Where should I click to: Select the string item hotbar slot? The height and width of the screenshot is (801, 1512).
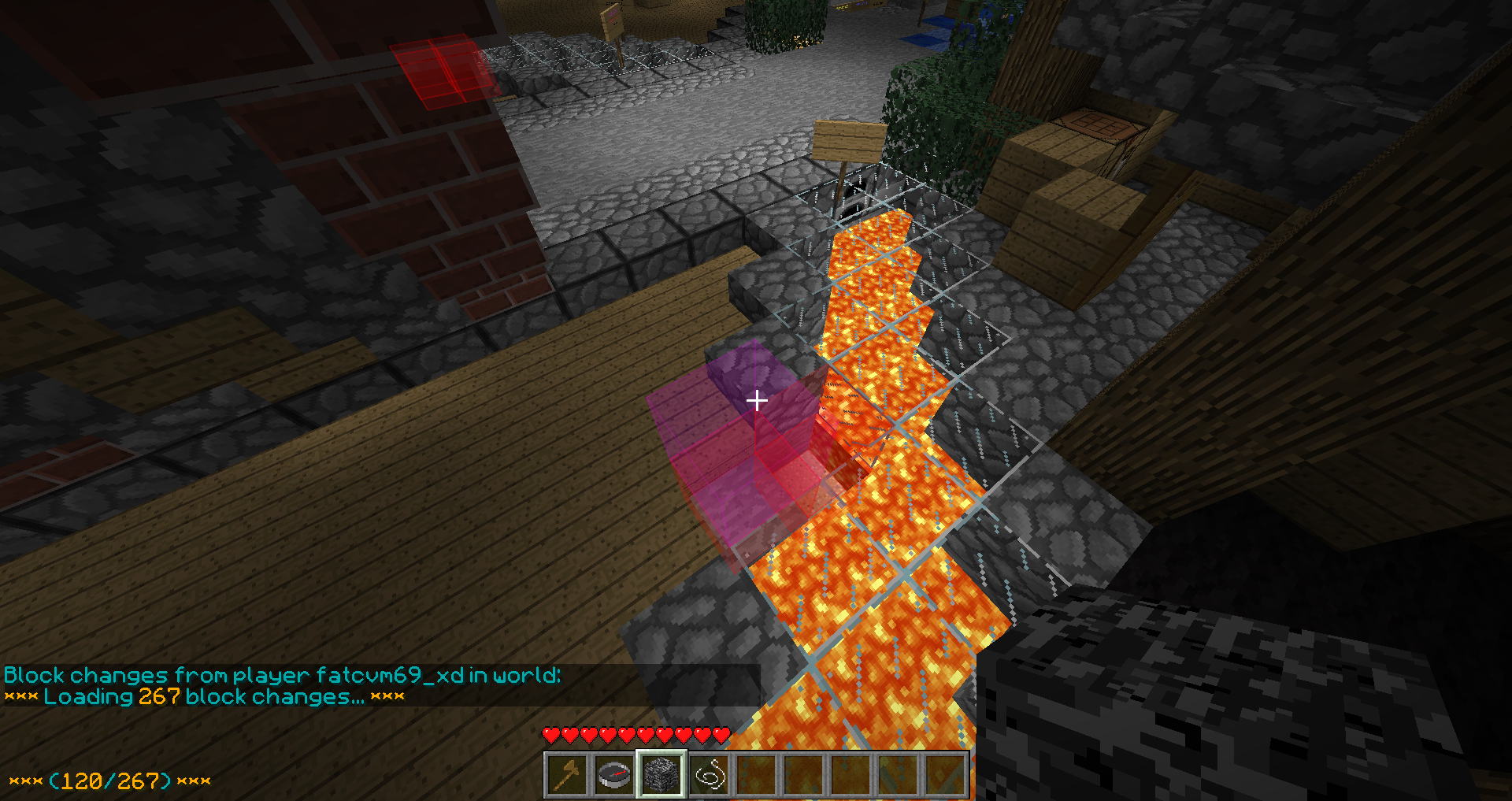709,775
